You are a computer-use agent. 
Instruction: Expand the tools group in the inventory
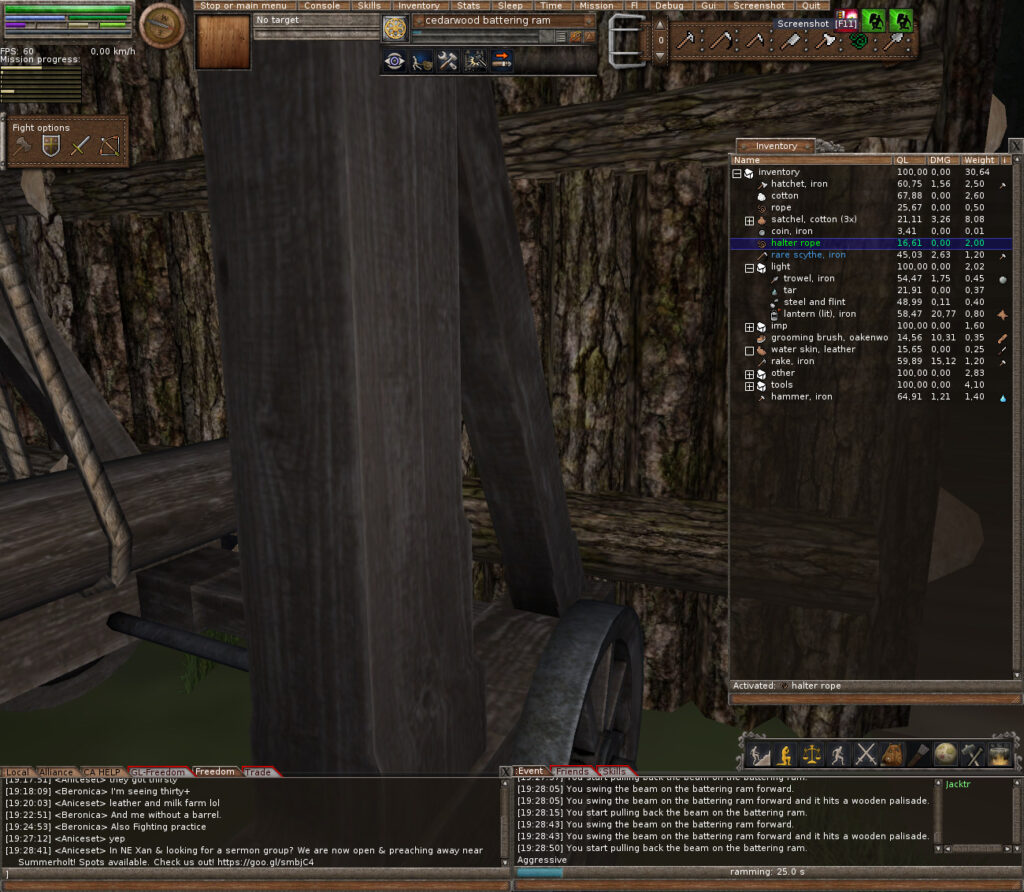point(749,385)
